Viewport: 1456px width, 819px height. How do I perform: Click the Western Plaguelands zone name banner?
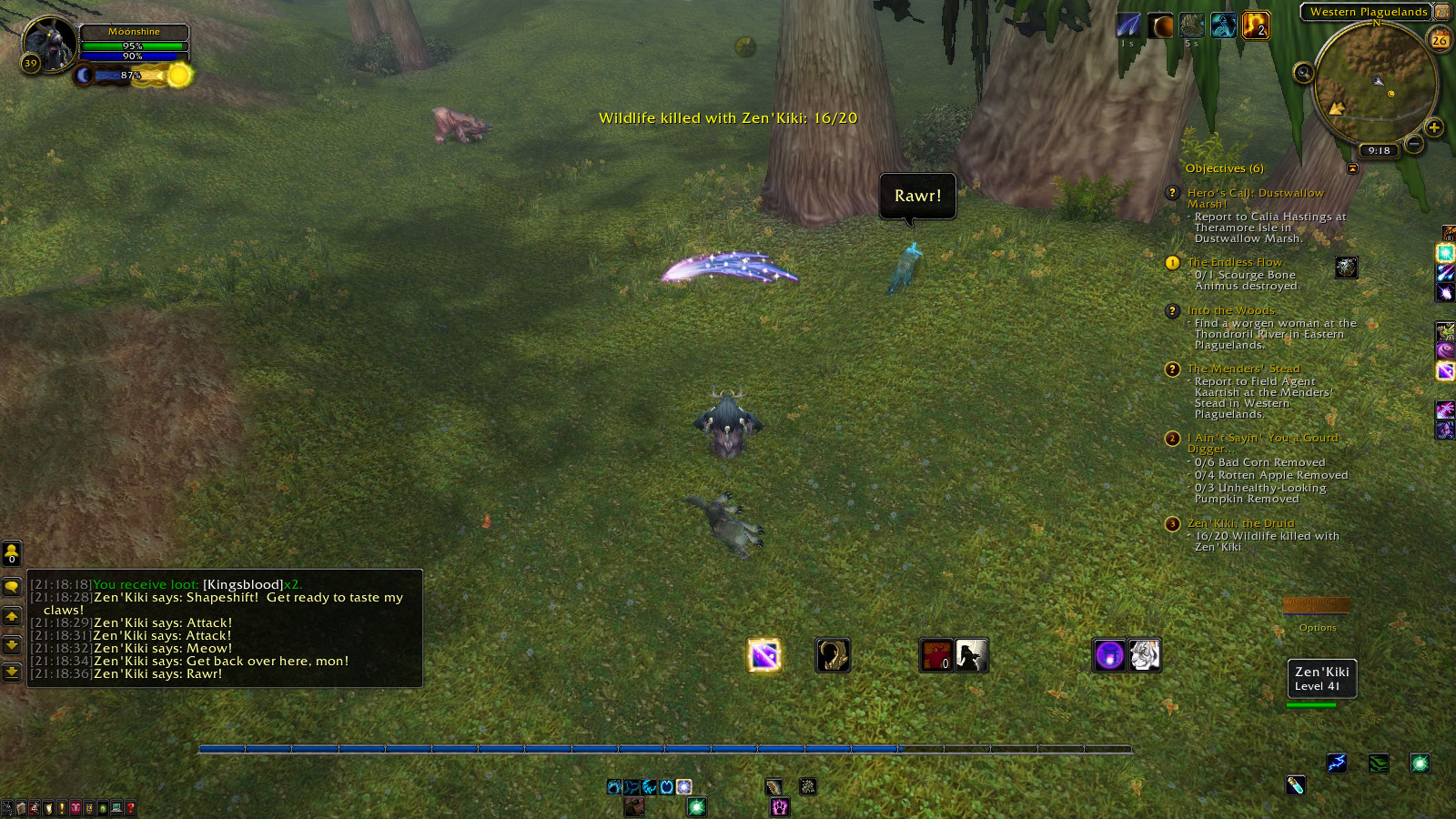point(1369,12)
